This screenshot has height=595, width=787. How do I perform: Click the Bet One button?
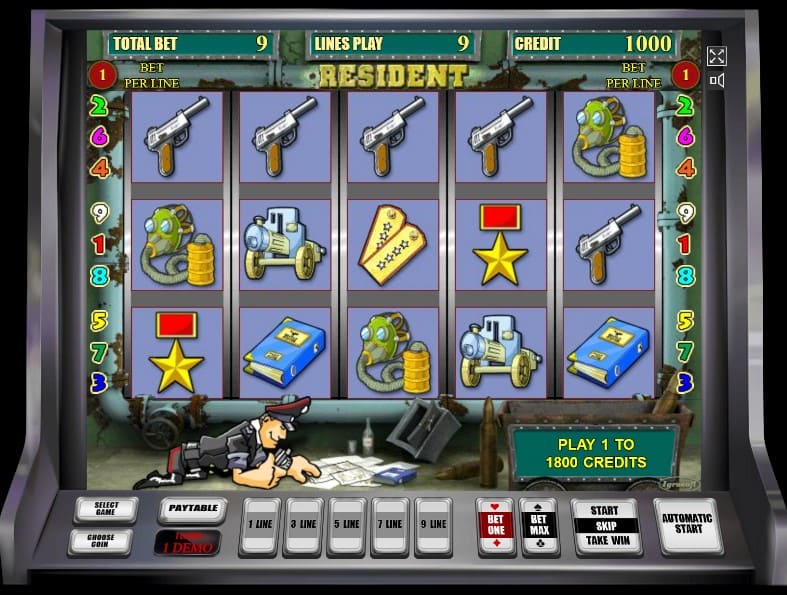[x=496, y=525]
